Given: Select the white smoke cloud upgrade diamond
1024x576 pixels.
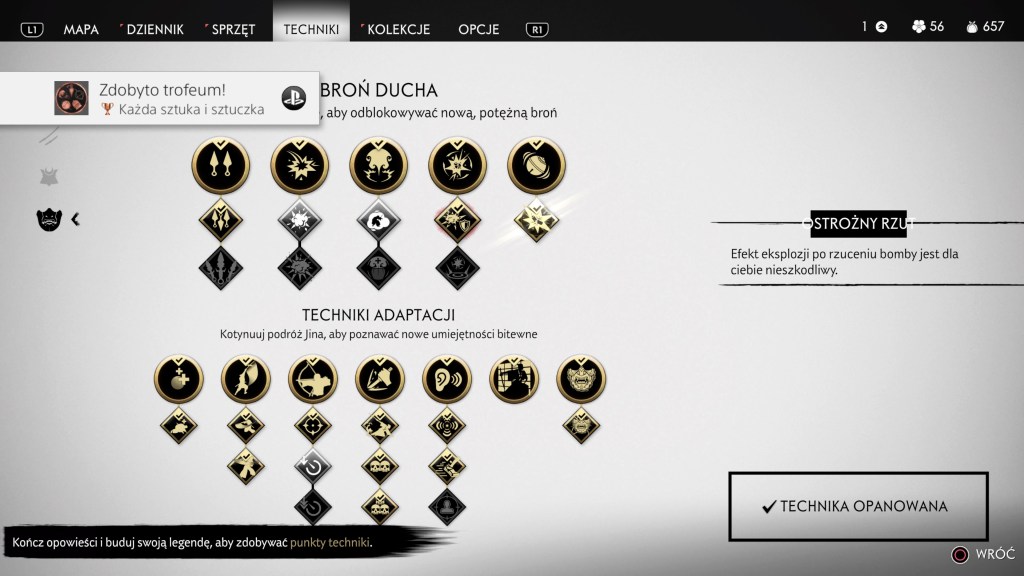Looking at the screenshot, I should tap(378, 219).
